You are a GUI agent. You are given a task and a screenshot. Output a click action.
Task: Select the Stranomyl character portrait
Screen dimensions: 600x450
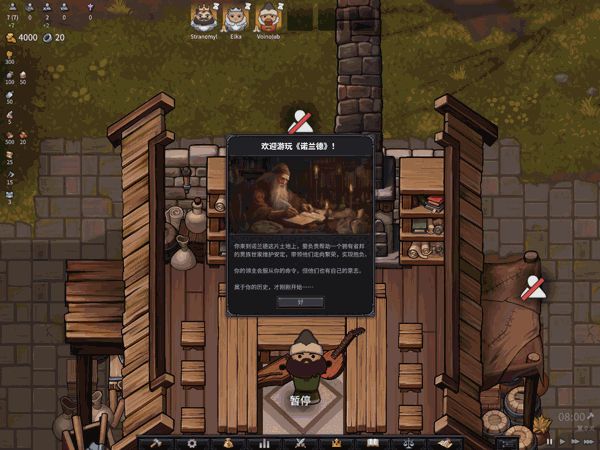tap(203, 17)
